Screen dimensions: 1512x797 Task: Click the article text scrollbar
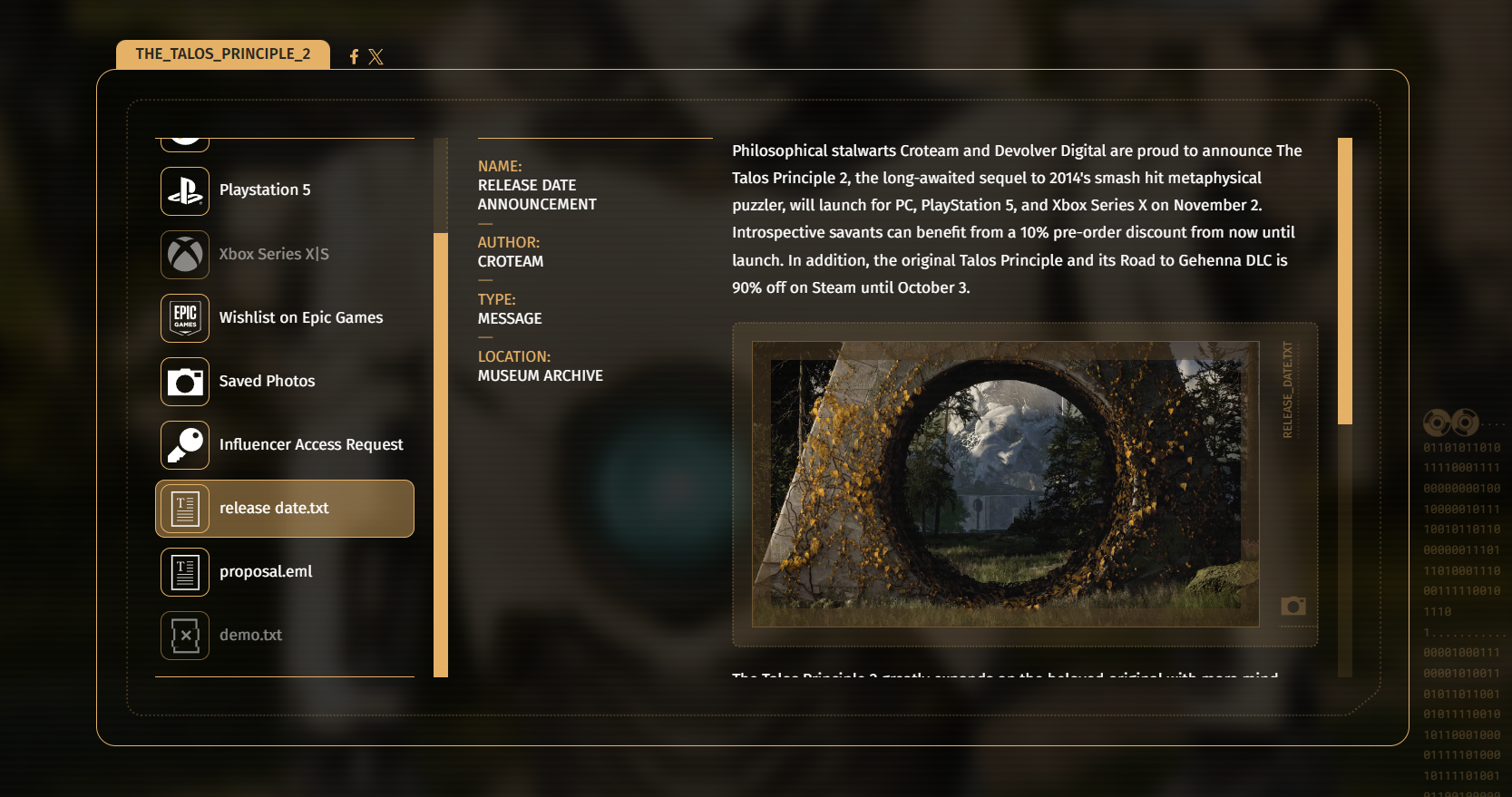(x=1345, y=281)
